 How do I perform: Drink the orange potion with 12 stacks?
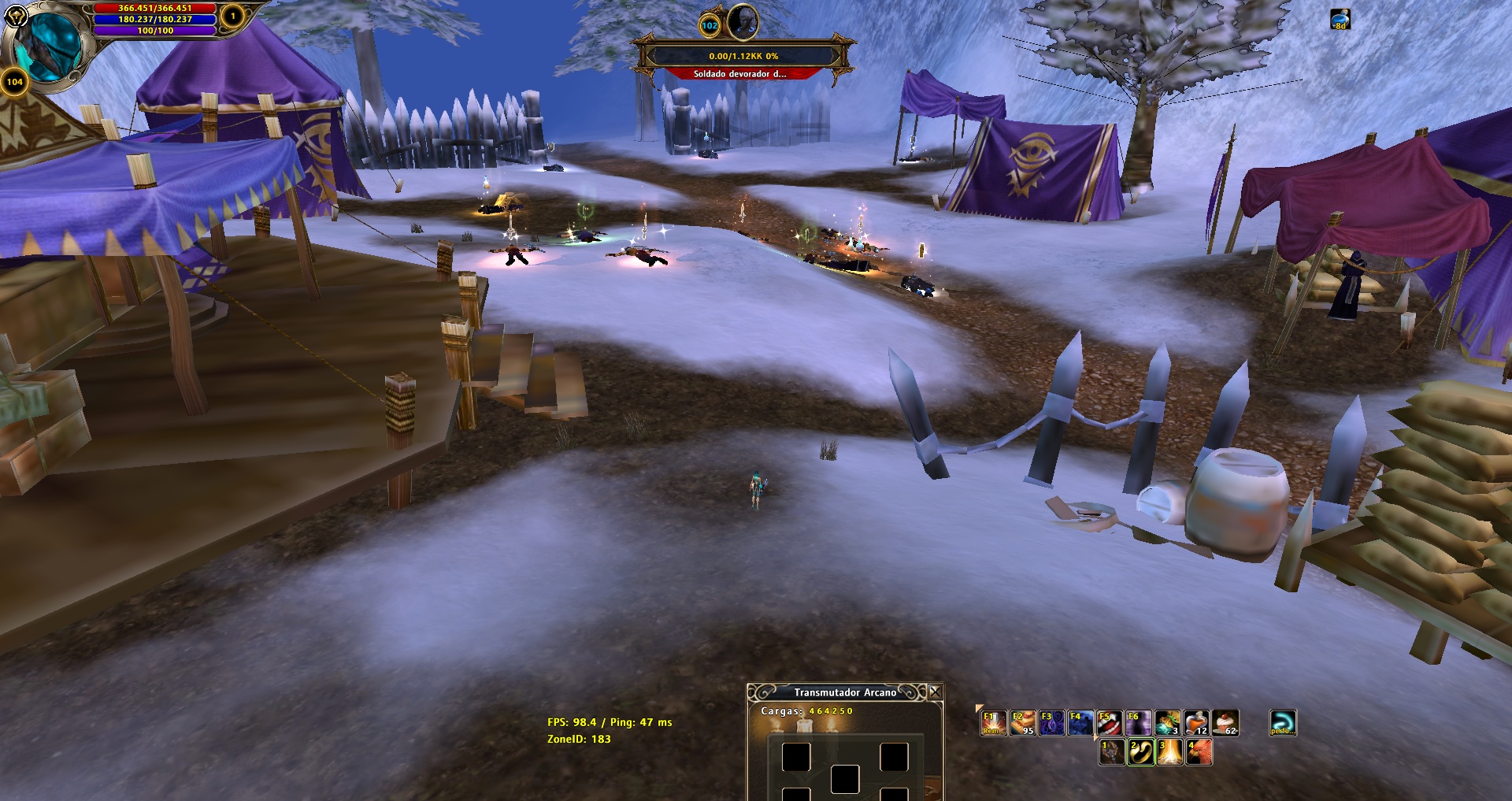pos(1197,722)
